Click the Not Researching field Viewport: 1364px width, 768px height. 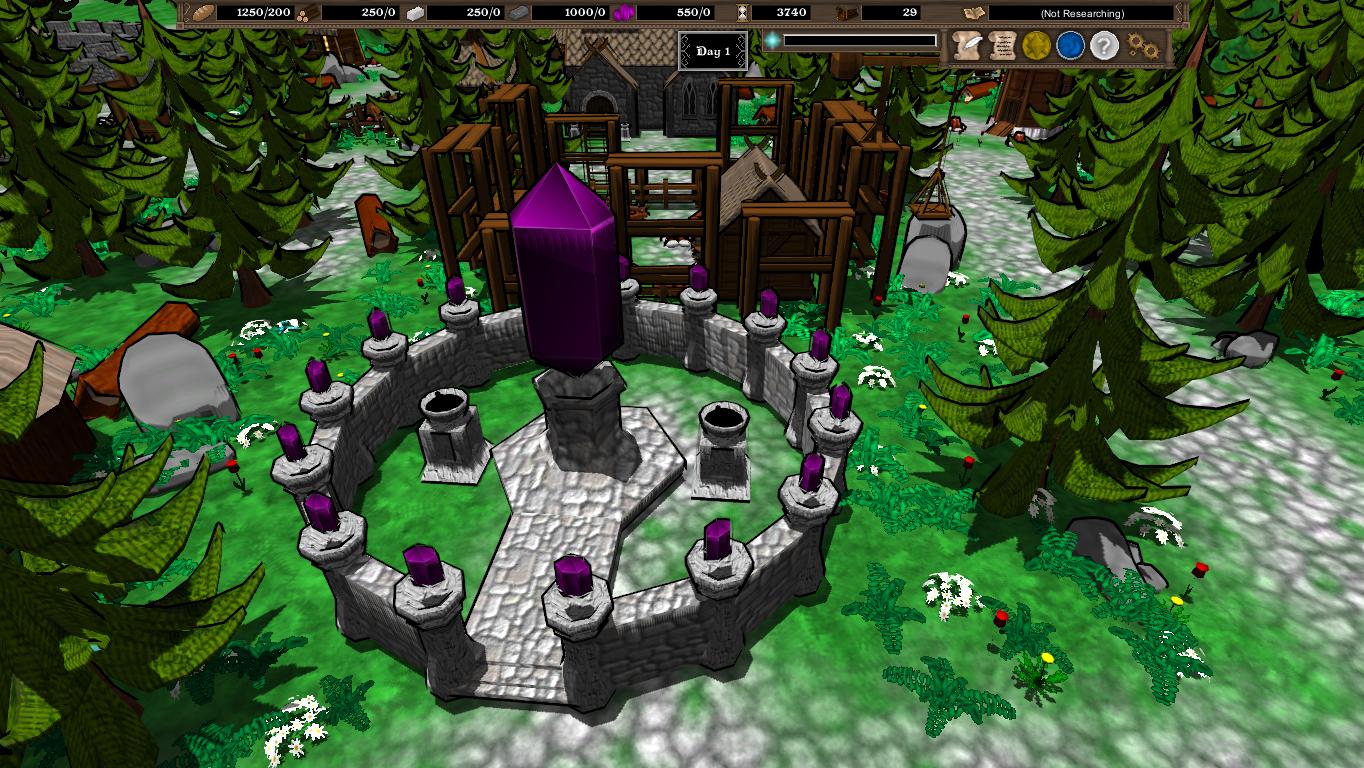(x=1080, y=13)
